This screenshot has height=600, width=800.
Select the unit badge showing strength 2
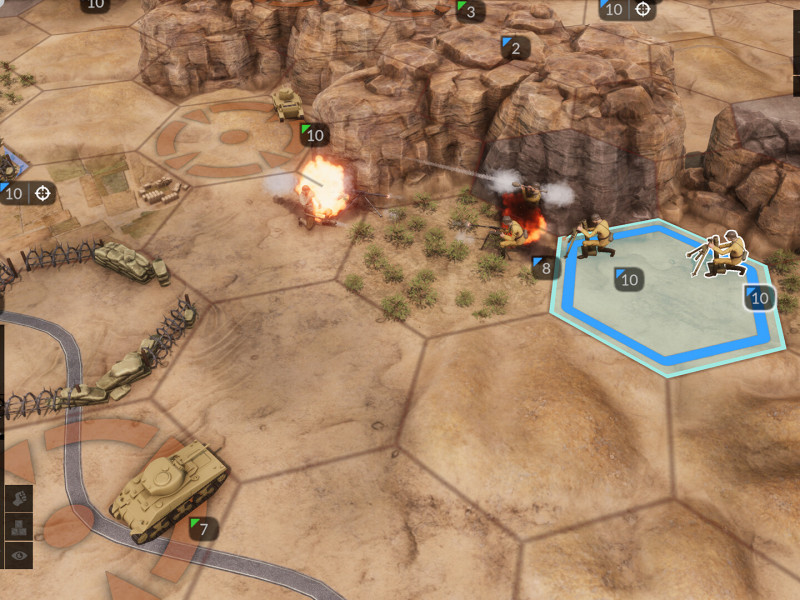(x=516, y=47)
